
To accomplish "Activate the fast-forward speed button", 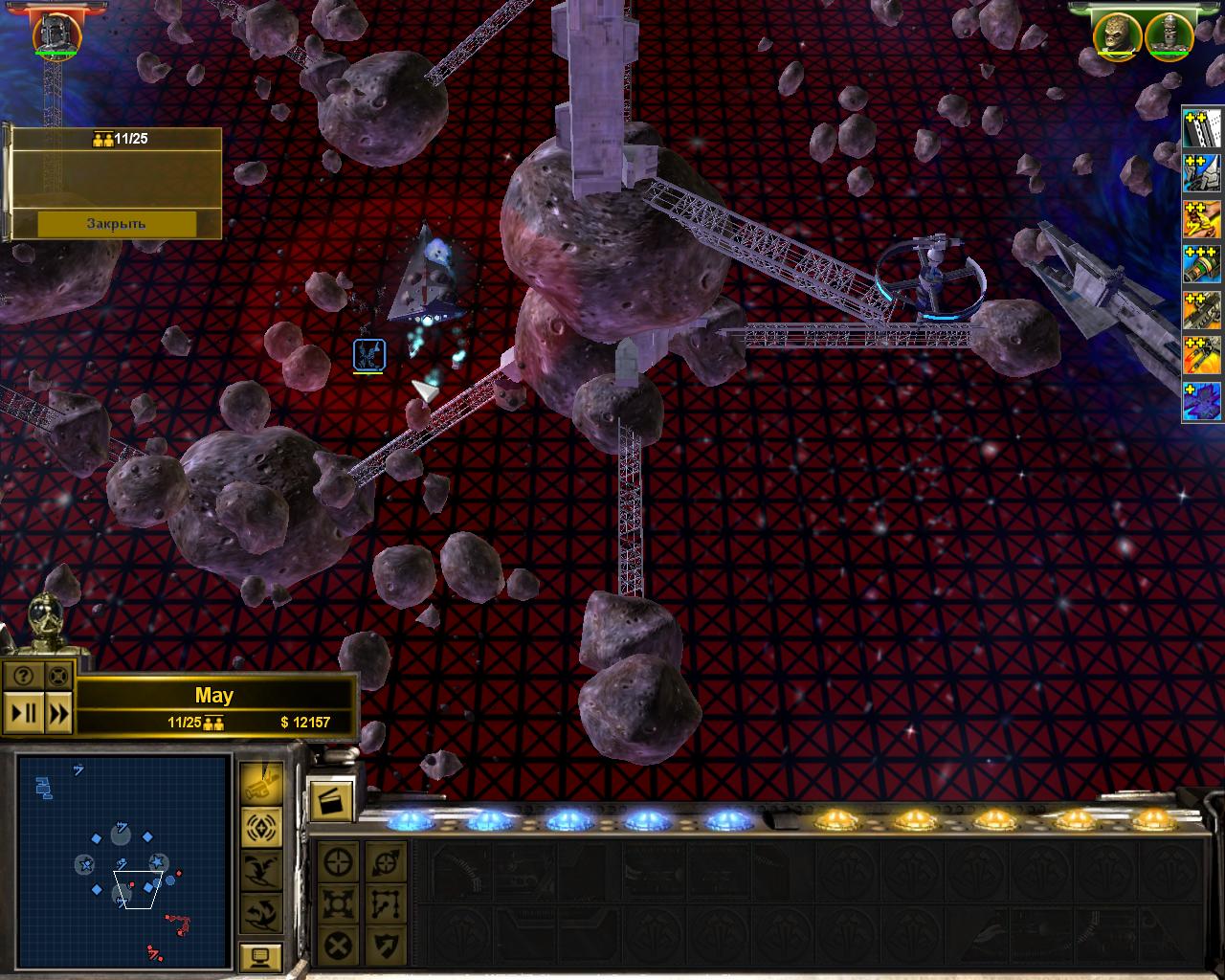I will point(58,713).
